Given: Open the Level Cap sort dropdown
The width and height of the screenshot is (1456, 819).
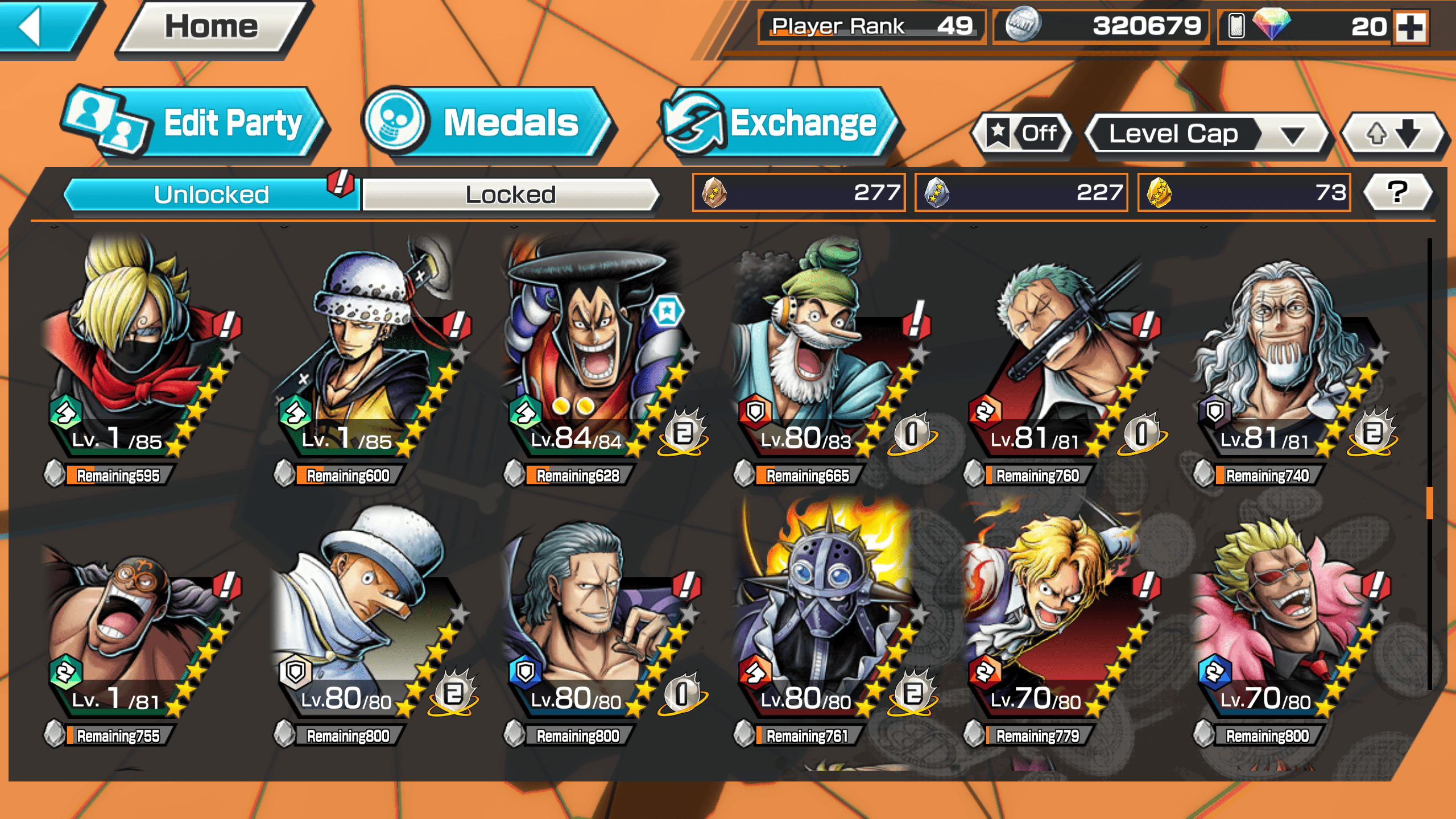Looking at the screenshot, I should [x=1206, y=135].
